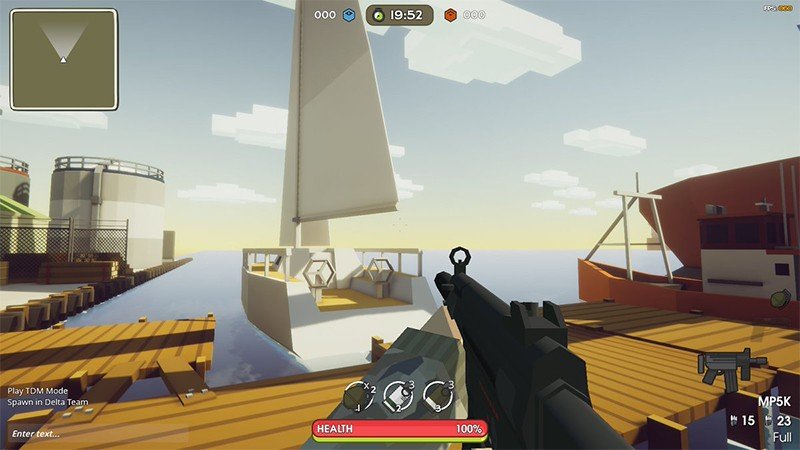Select the MP5K weapon icon

pyautogui.click(x=730, y=368)
